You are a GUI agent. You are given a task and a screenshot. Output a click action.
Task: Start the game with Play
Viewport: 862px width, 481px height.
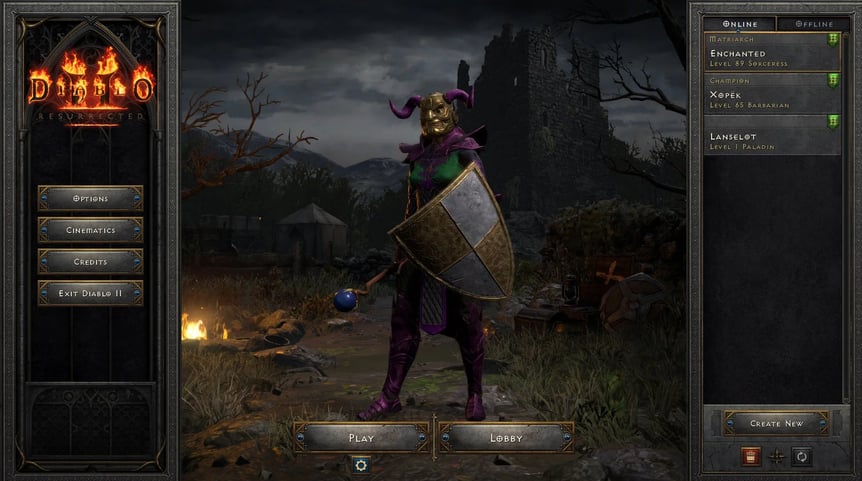click(361, 437)
